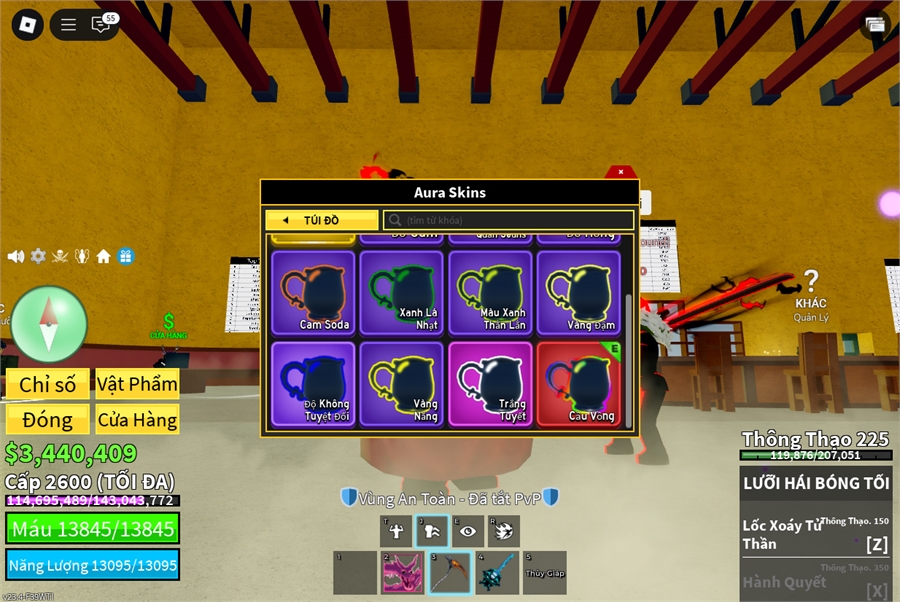This screenshot has width=900, height=602.
Task: Open the Roblox chat overlay
Action: point(101,25)
